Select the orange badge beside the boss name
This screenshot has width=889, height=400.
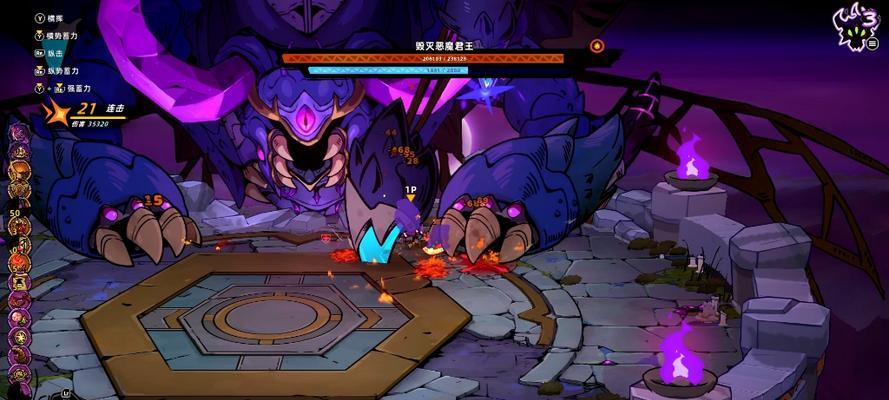point(597,45)
